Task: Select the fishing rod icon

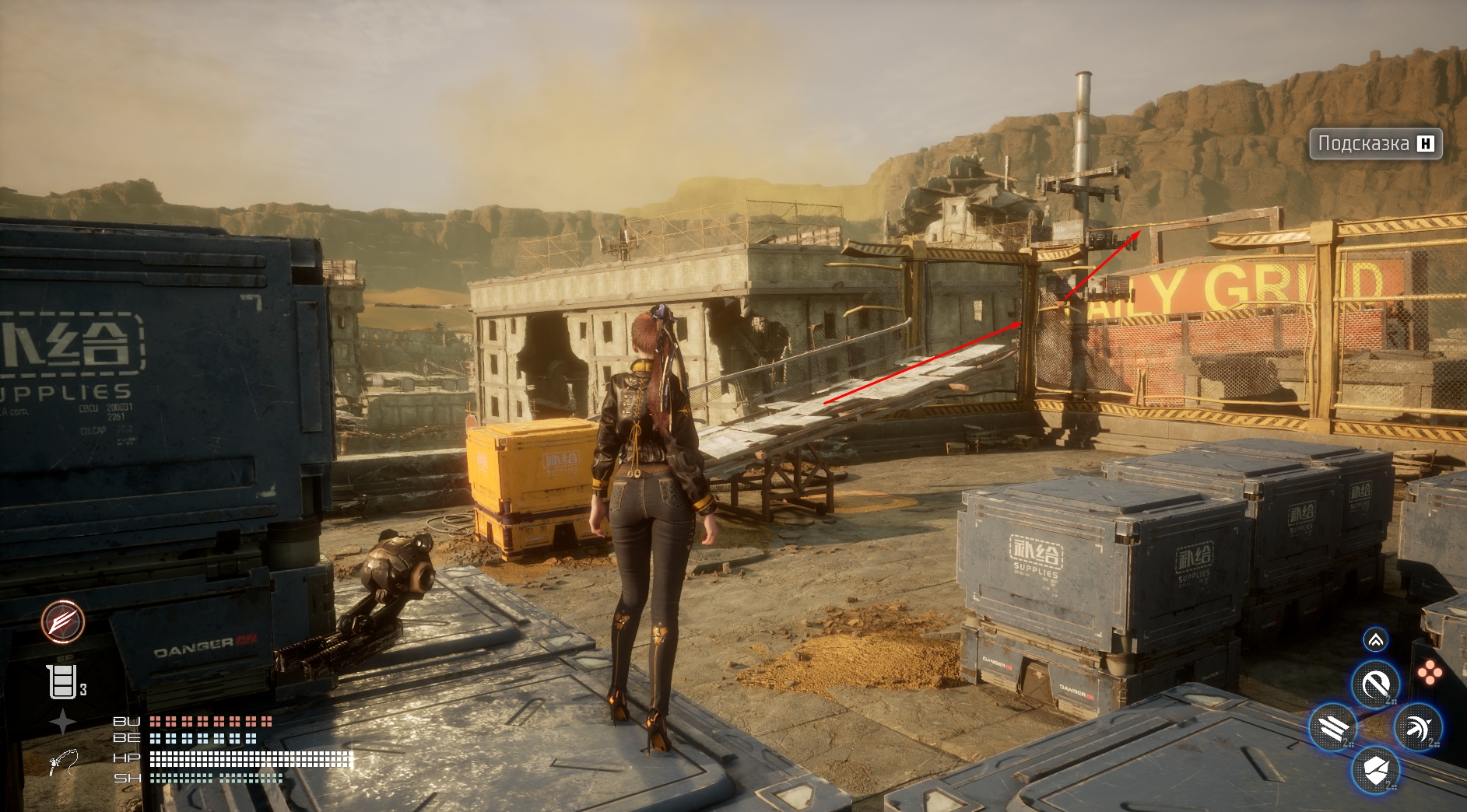Action: (63, 761)
